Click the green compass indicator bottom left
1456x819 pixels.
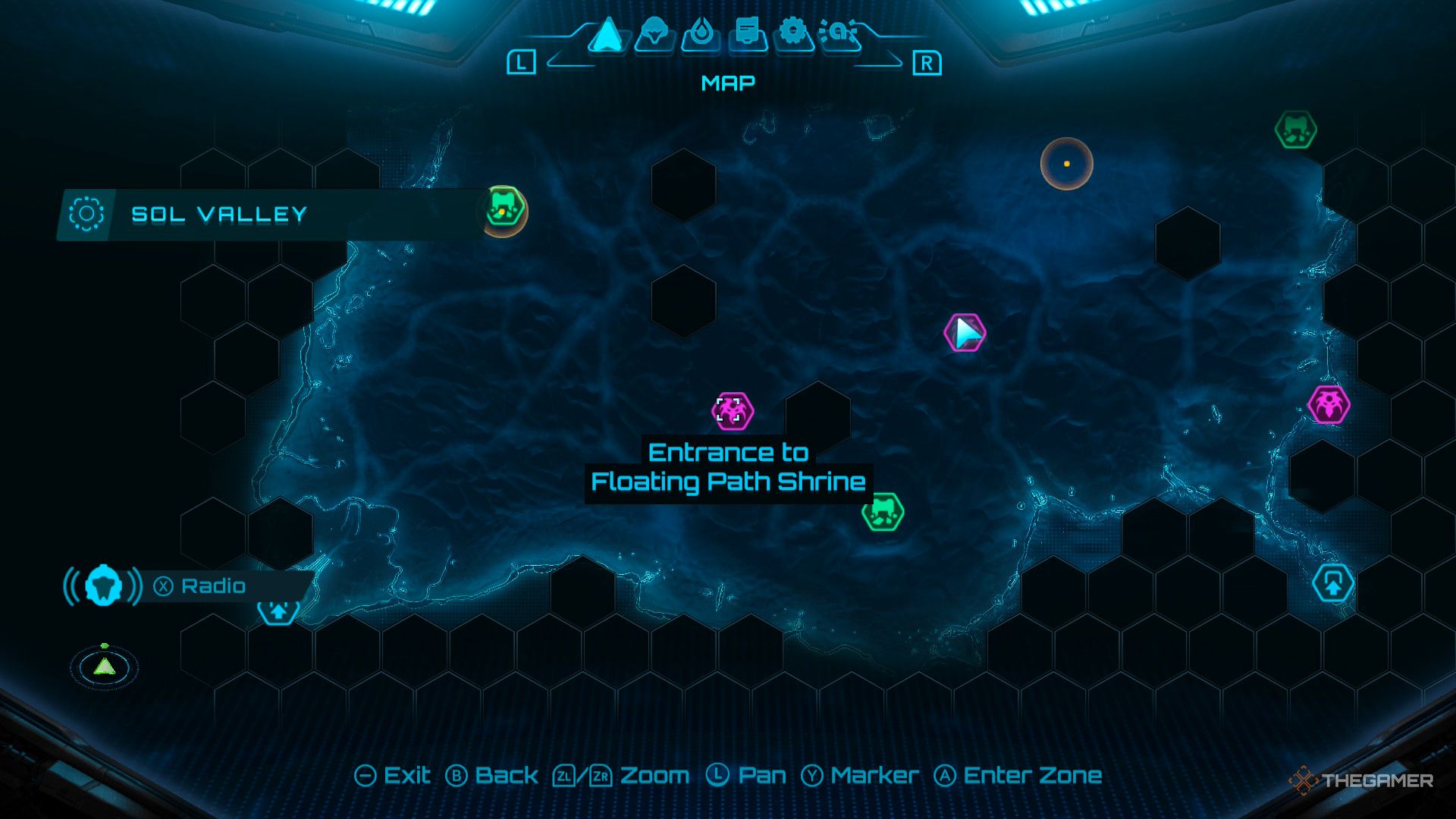pos(103,669)
